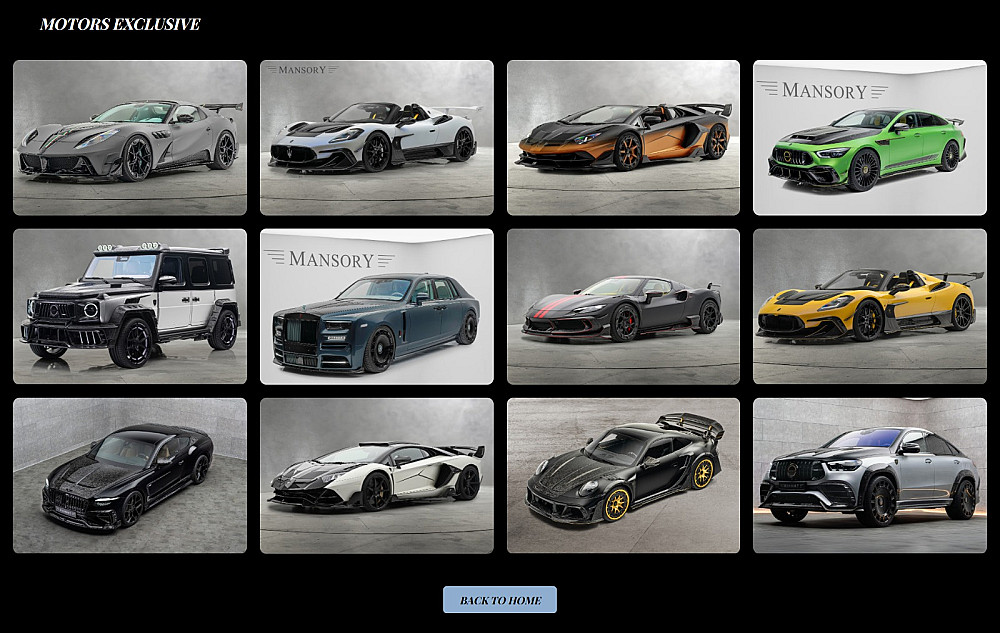Click the Motors Exclusive title

click(x=120, y=24)
